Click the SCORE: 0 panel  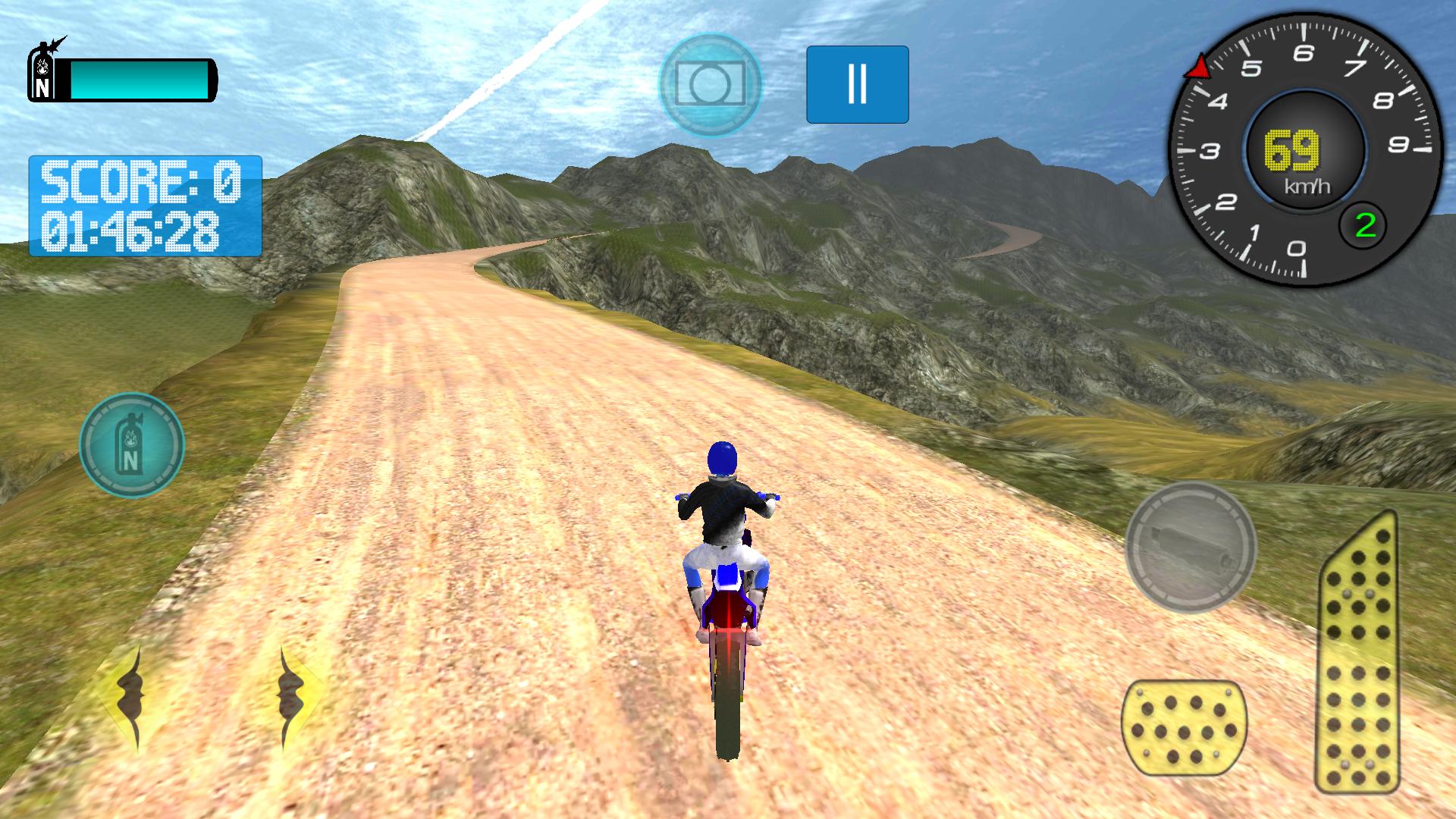(140, 182)
